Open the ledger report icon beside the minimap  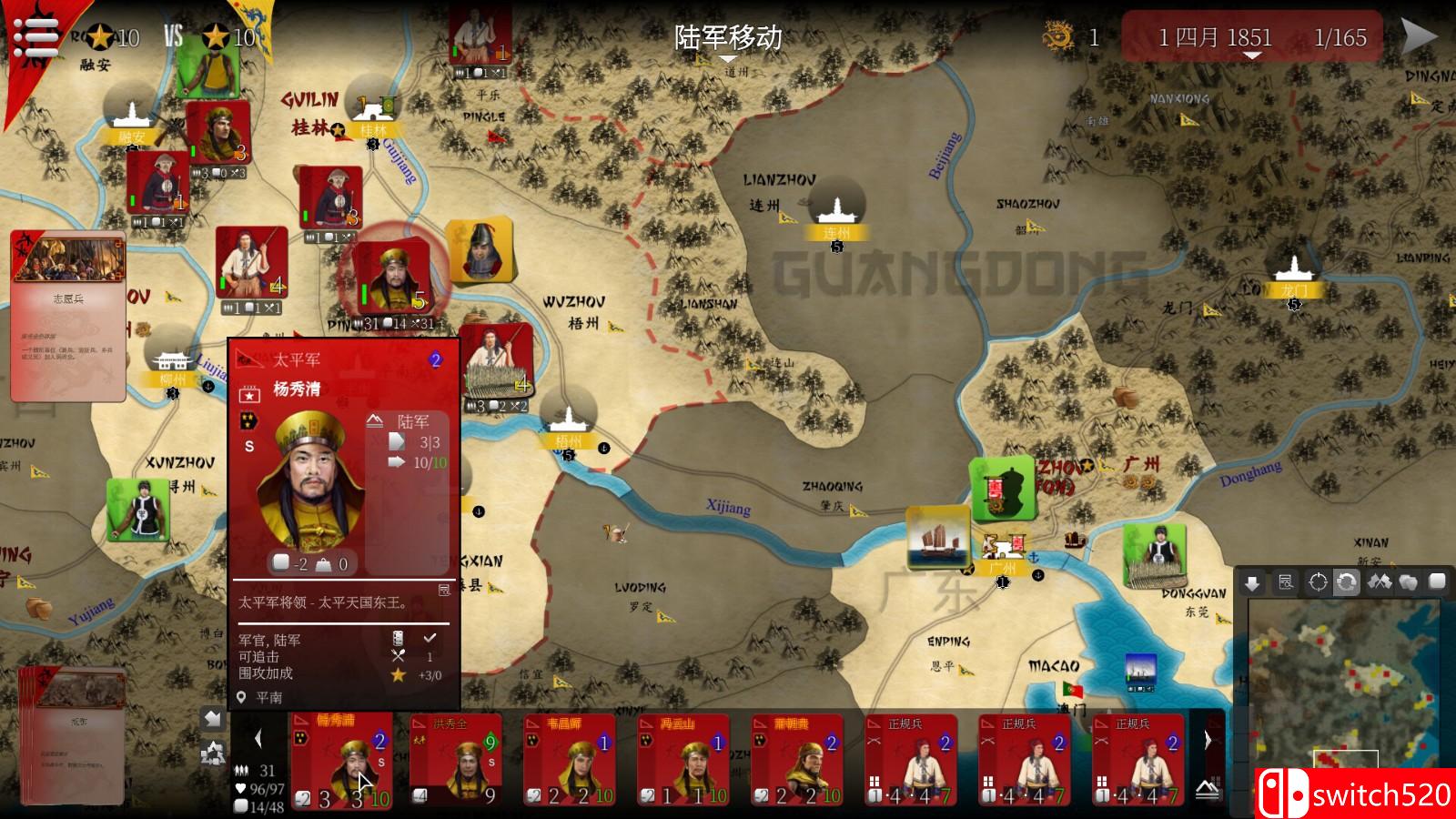[x=1285, y=582]
